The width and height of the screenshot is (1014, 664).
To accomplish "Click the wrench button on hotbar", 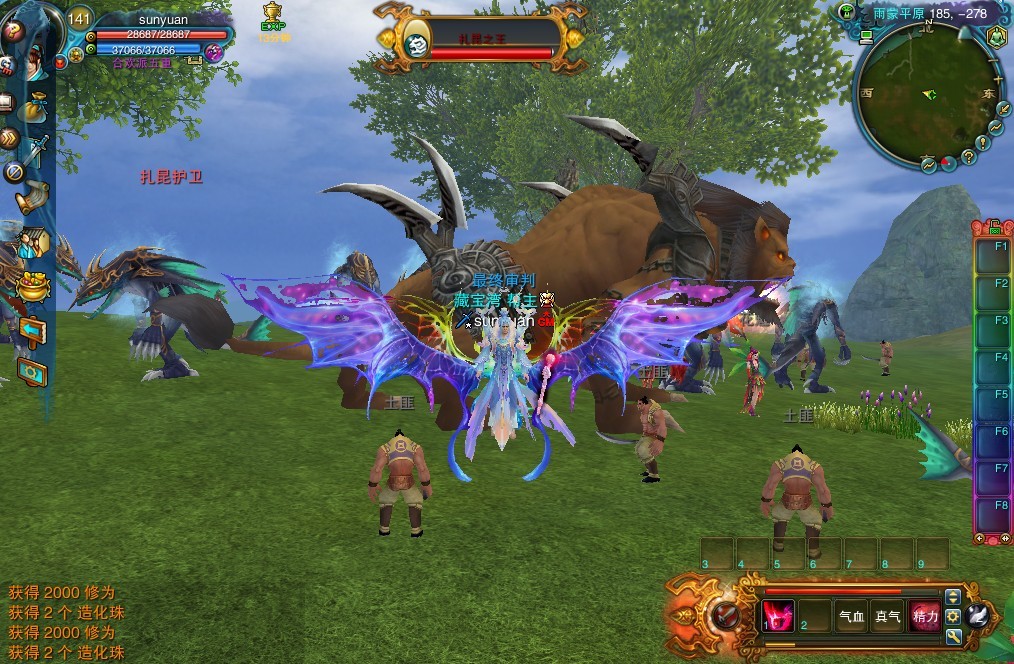I will [x=952, y=636].
